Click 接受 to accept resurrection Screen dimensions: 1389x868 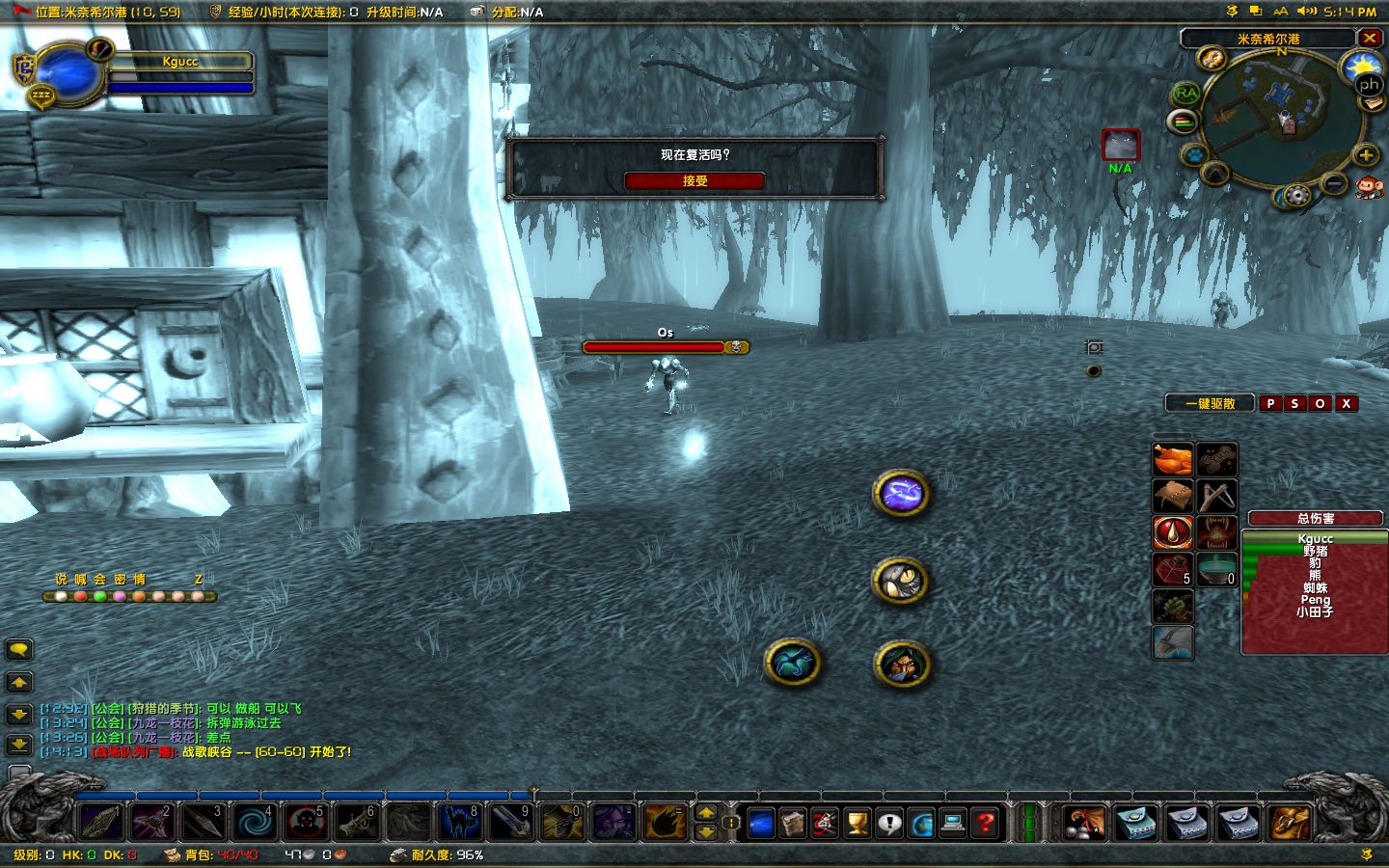[x=694, y=180]
